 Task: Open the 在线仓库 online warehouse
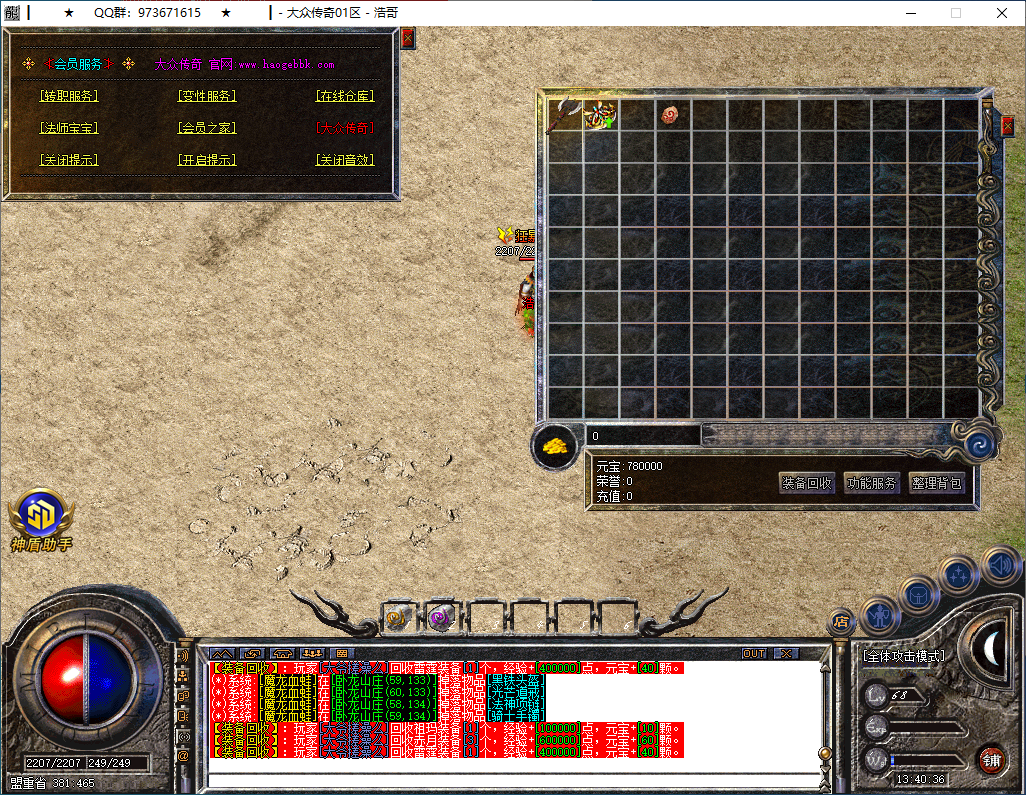pyautogui.click(x=345, y=96)
